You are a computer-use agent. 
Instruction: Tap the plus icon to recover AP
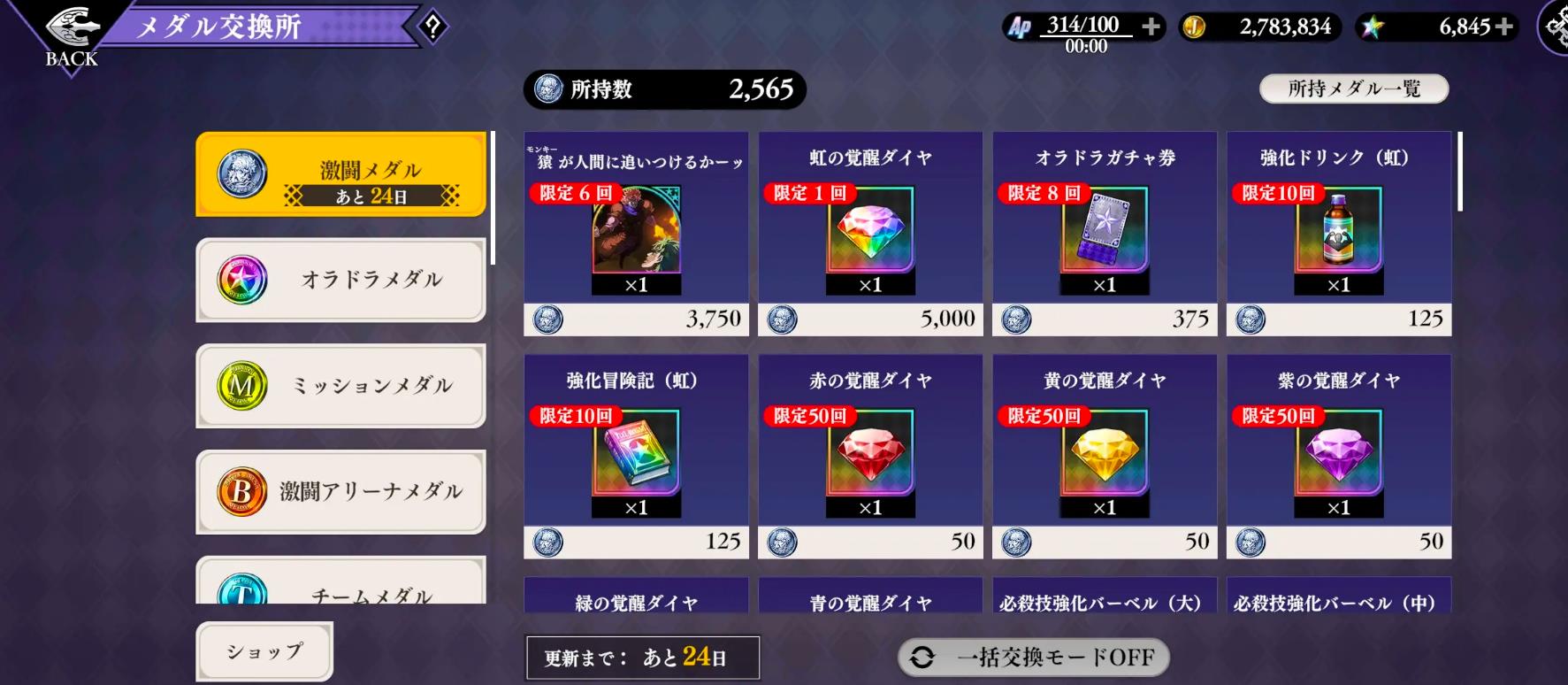click(1150, 27)
